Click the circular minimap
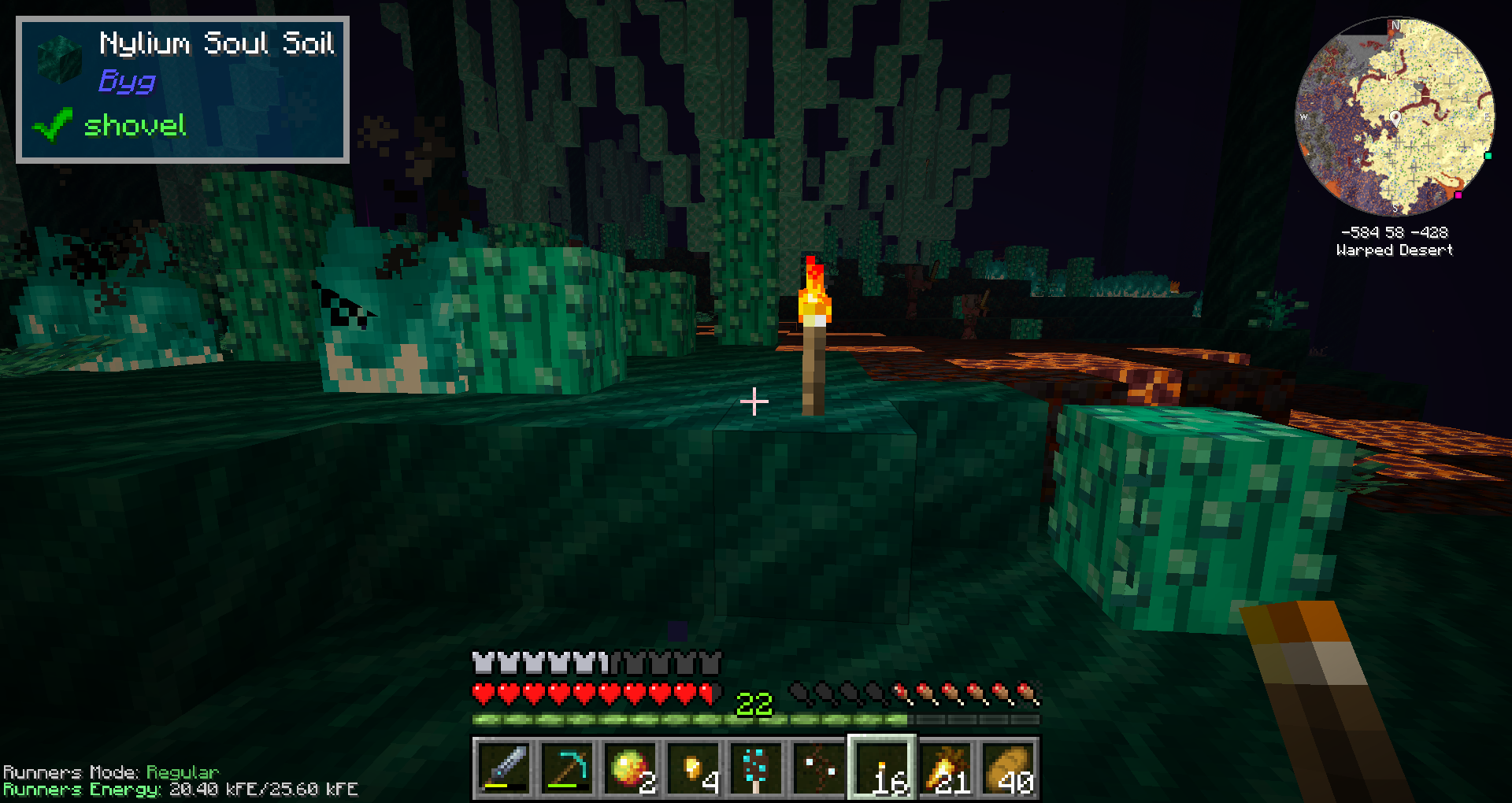The image size is (1512, 803). pyautogui.click(x=1395, y=117)
